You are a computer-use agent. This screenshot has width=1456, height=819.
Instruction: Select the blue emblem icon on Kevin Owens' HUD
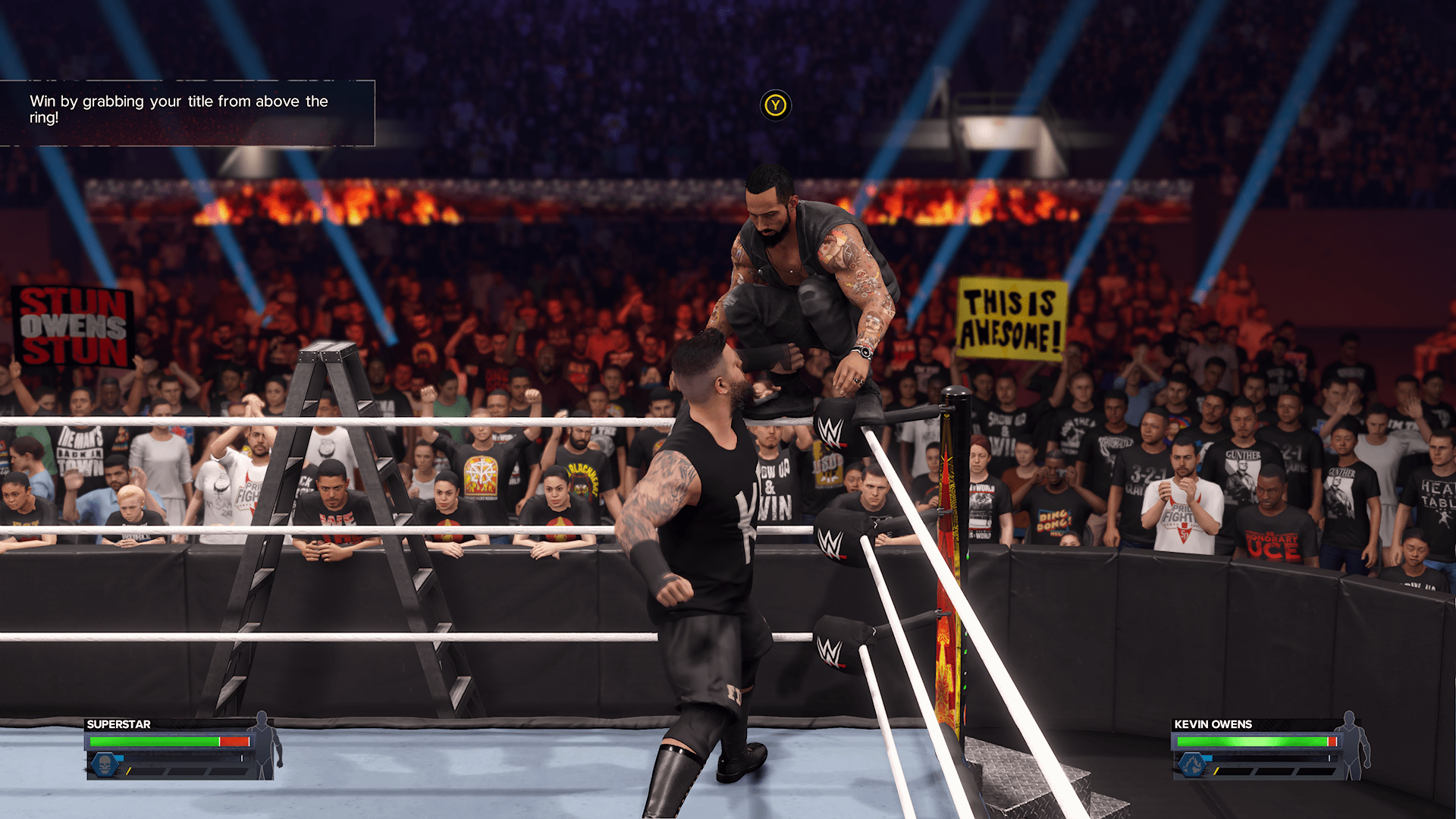click(x=1191, y=764)
